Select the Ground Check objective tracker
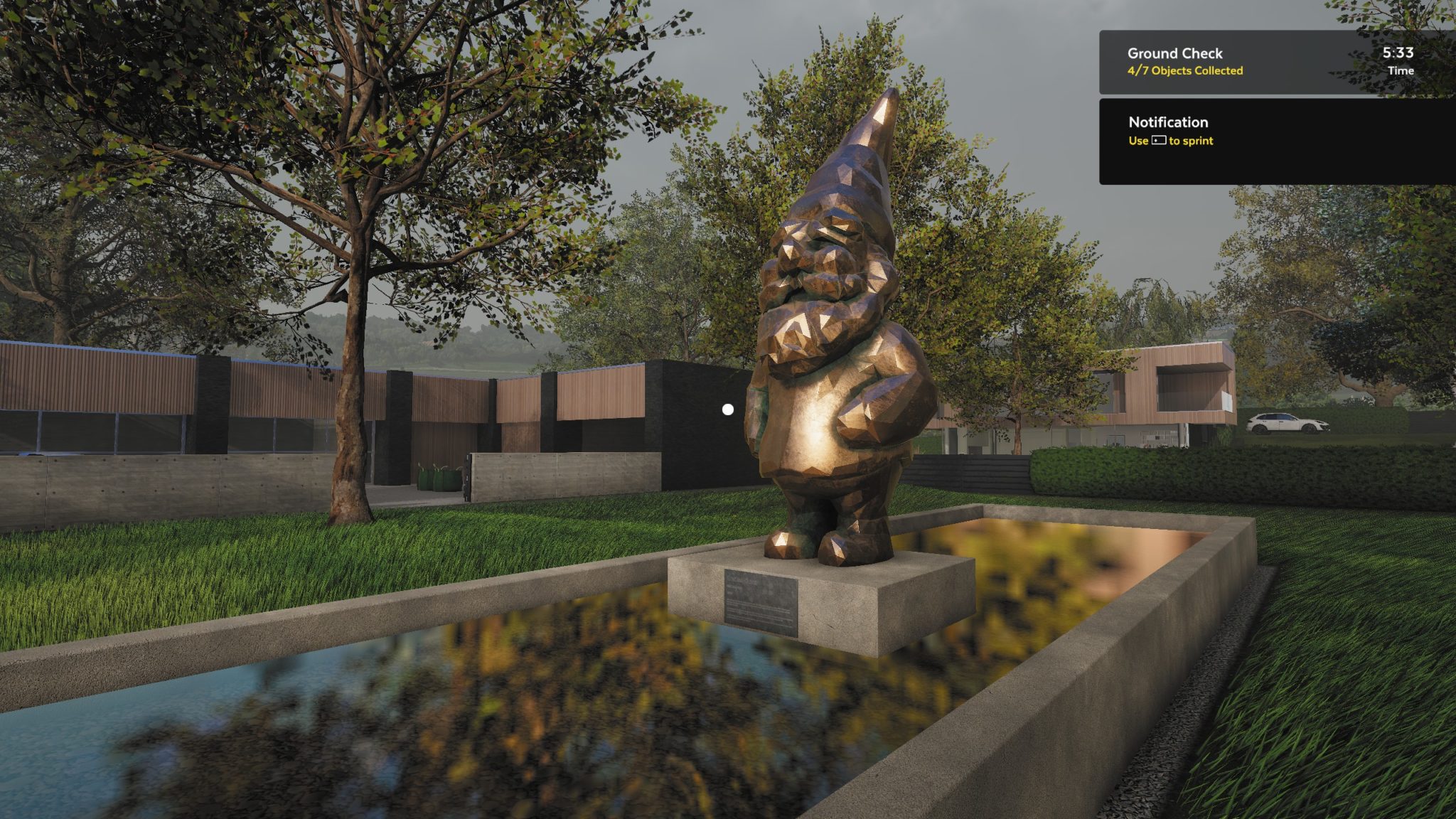The image size is (1456, 819). [x=1276, y=62]
